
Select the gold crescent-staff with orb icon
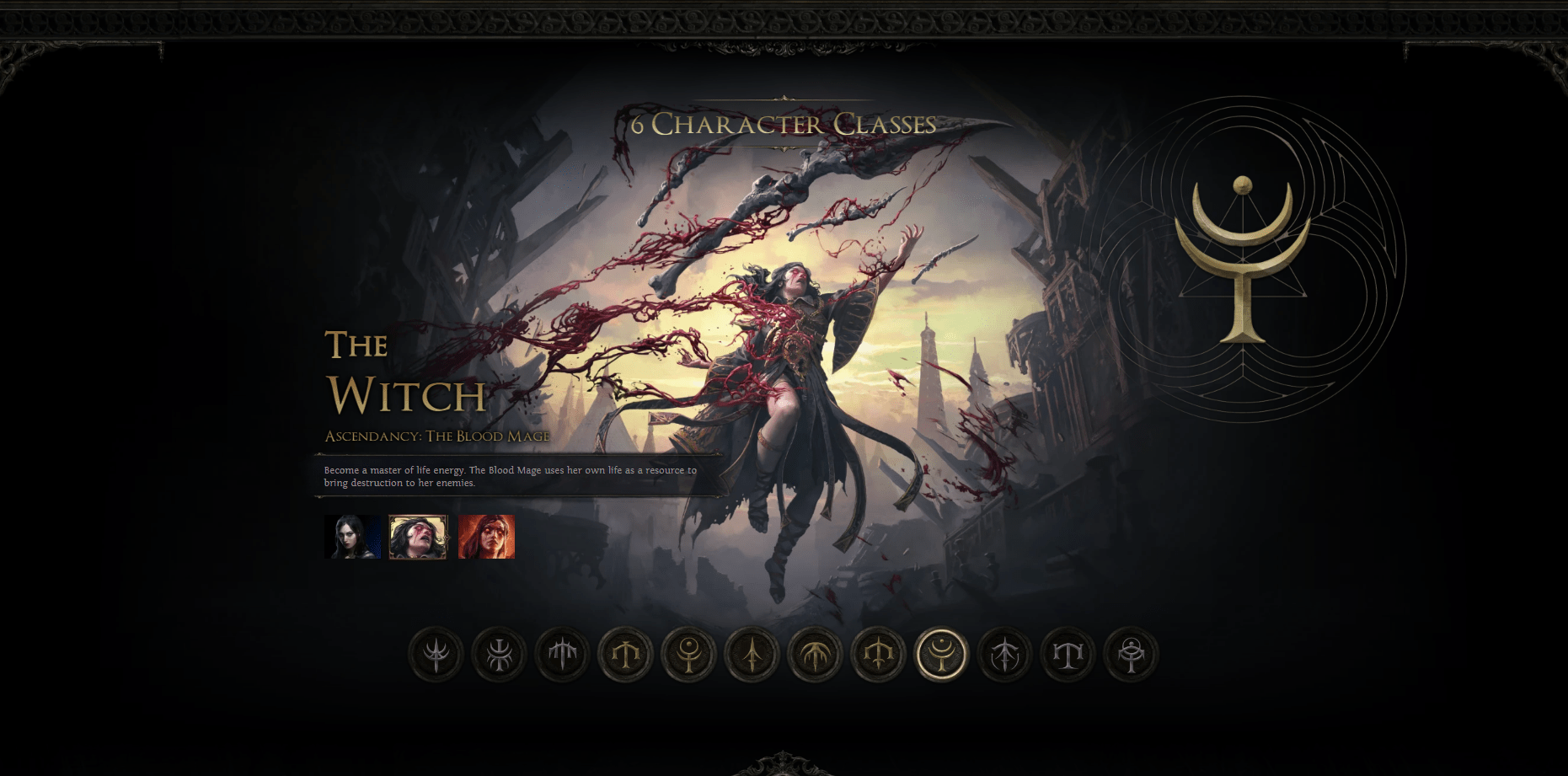coord(689,654)
